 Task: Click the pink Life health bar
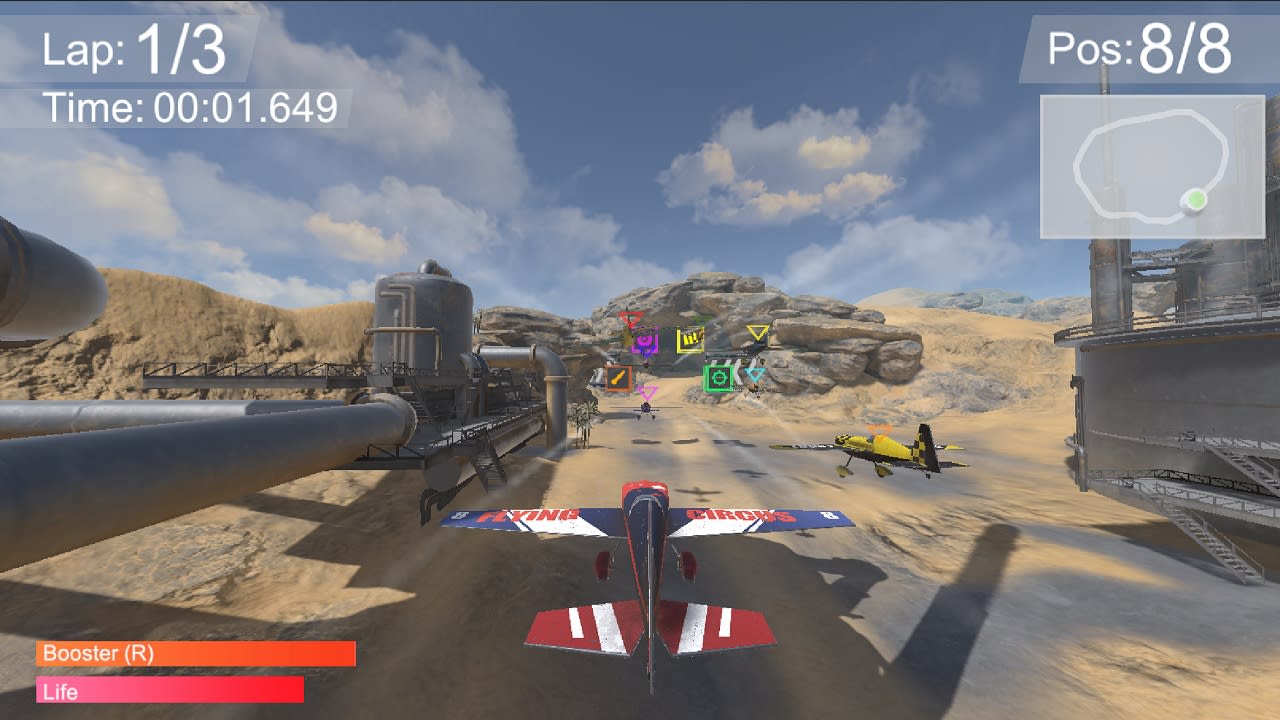point(170,689)
